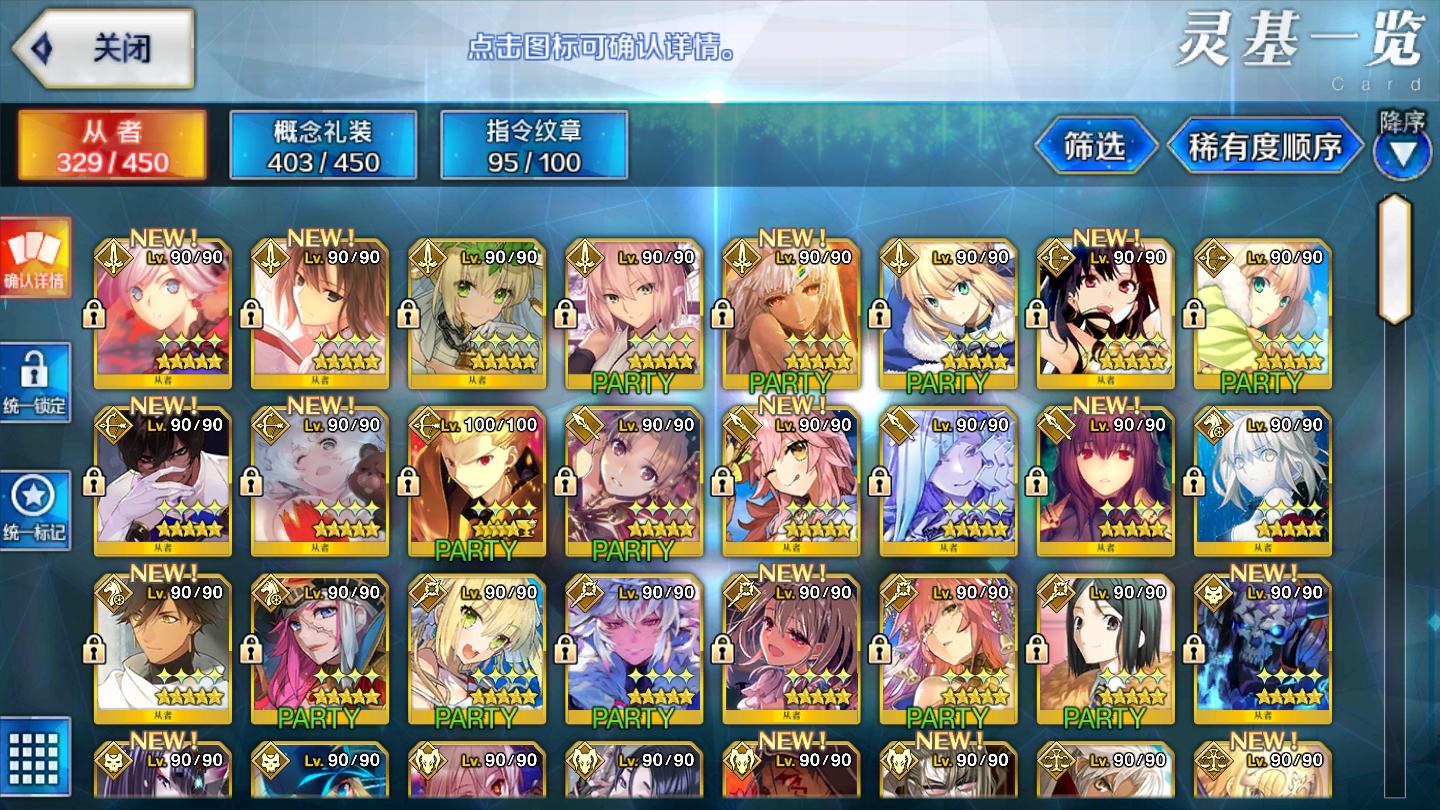Activate the 统一锁定 bulk lock button
1440x810 pixels.
(x=35, y=382)
